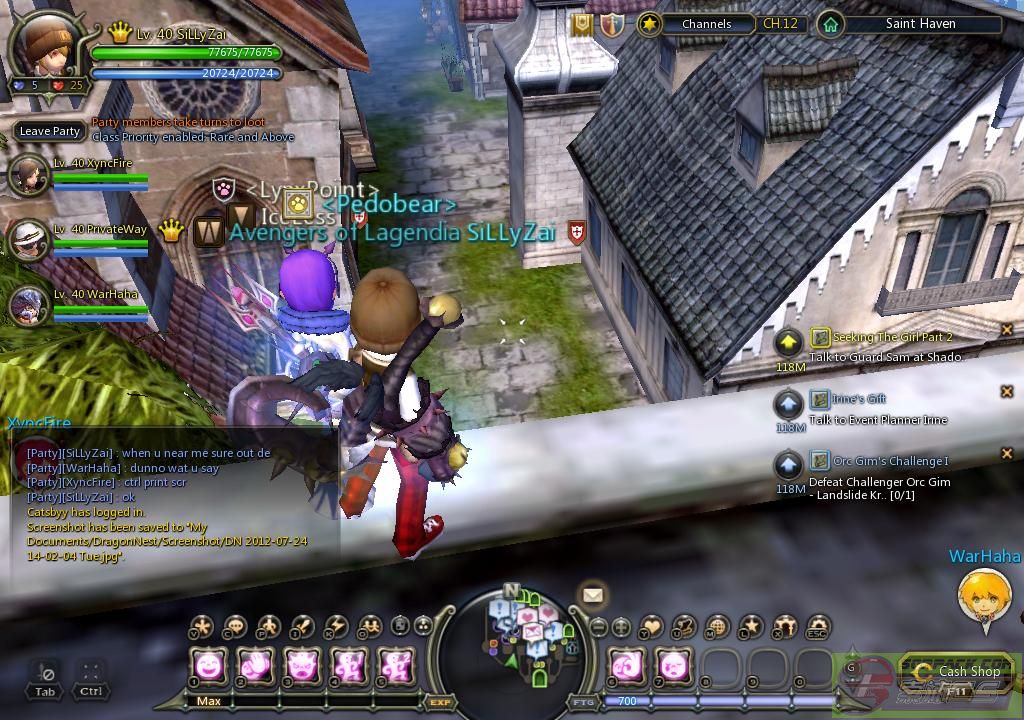Screen dimensions: 1024x720
Task: Open the unread mail envelope
Action: 593,596
